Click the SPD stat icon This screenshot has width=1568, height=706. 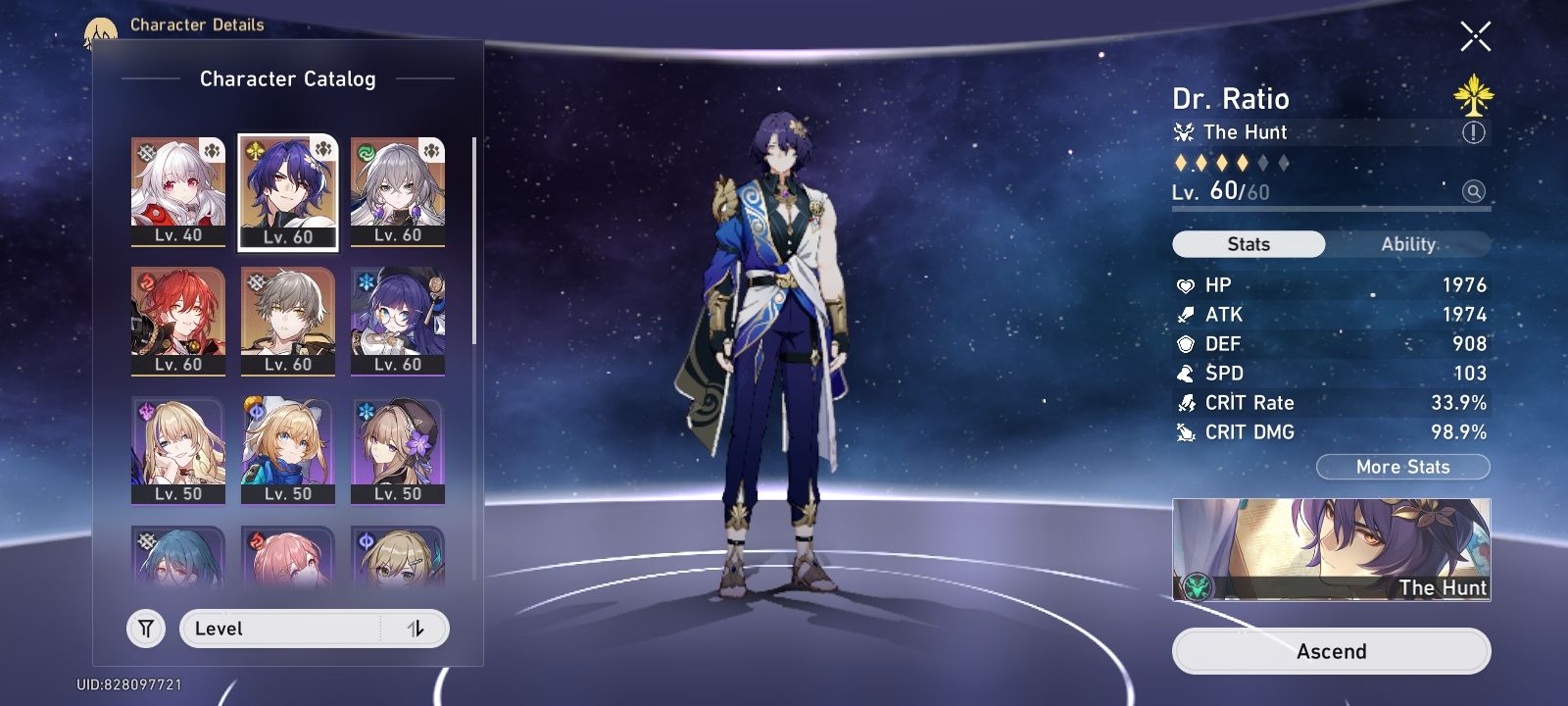[x=1185, y=374]
